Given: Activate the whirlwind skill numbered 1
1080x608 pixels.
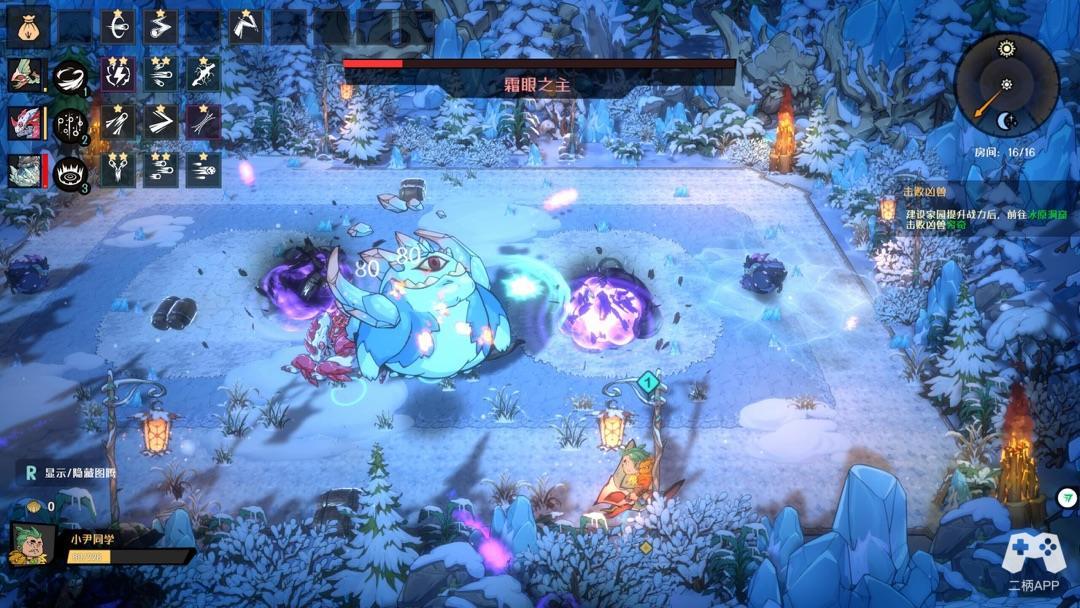Looking at the screenshot, I should [x=70, y=76].
